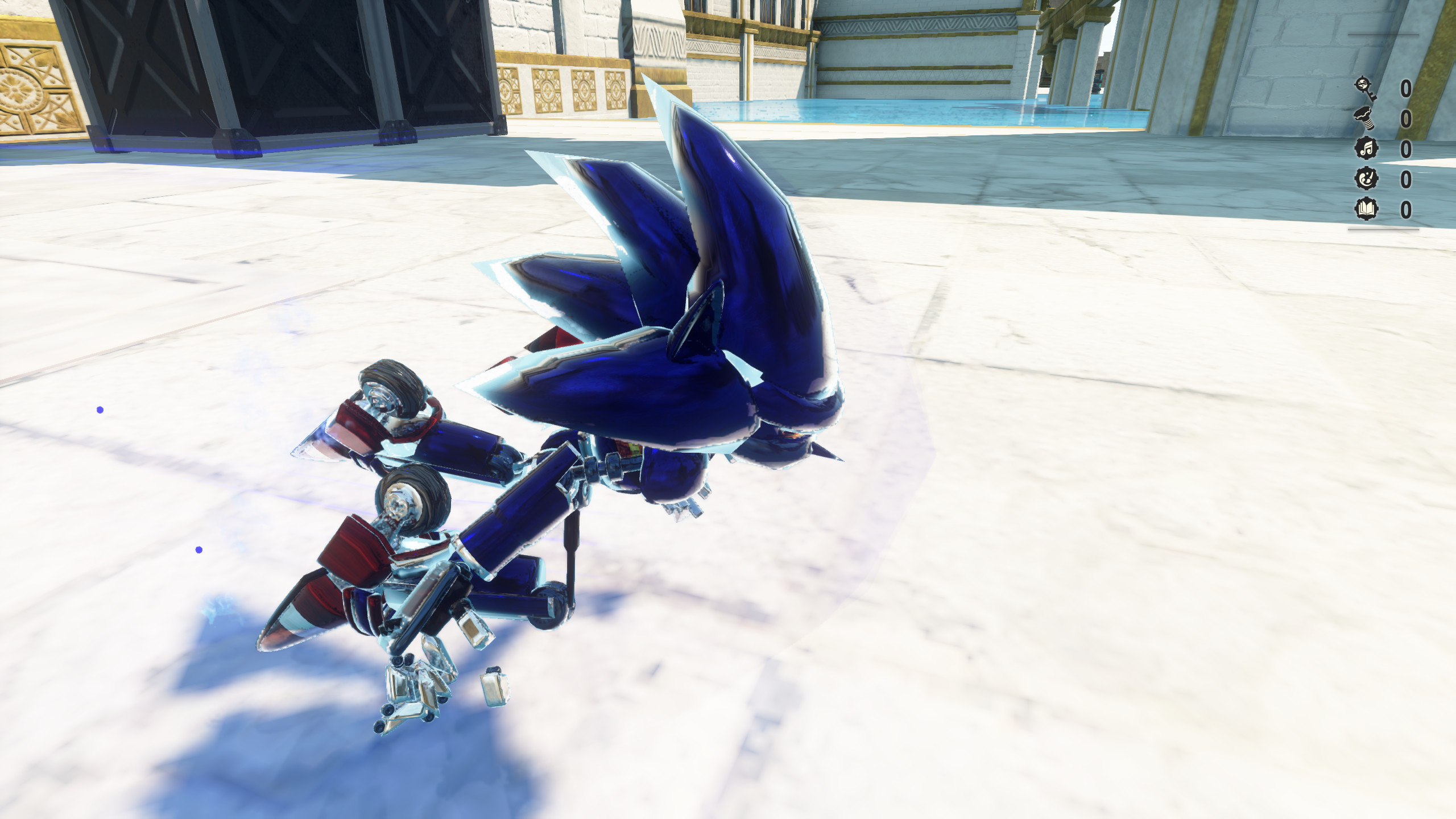This screenshot has height=819, width=1456.
Task: Click the music note gear icon
Action: (x=1366, y=148)
